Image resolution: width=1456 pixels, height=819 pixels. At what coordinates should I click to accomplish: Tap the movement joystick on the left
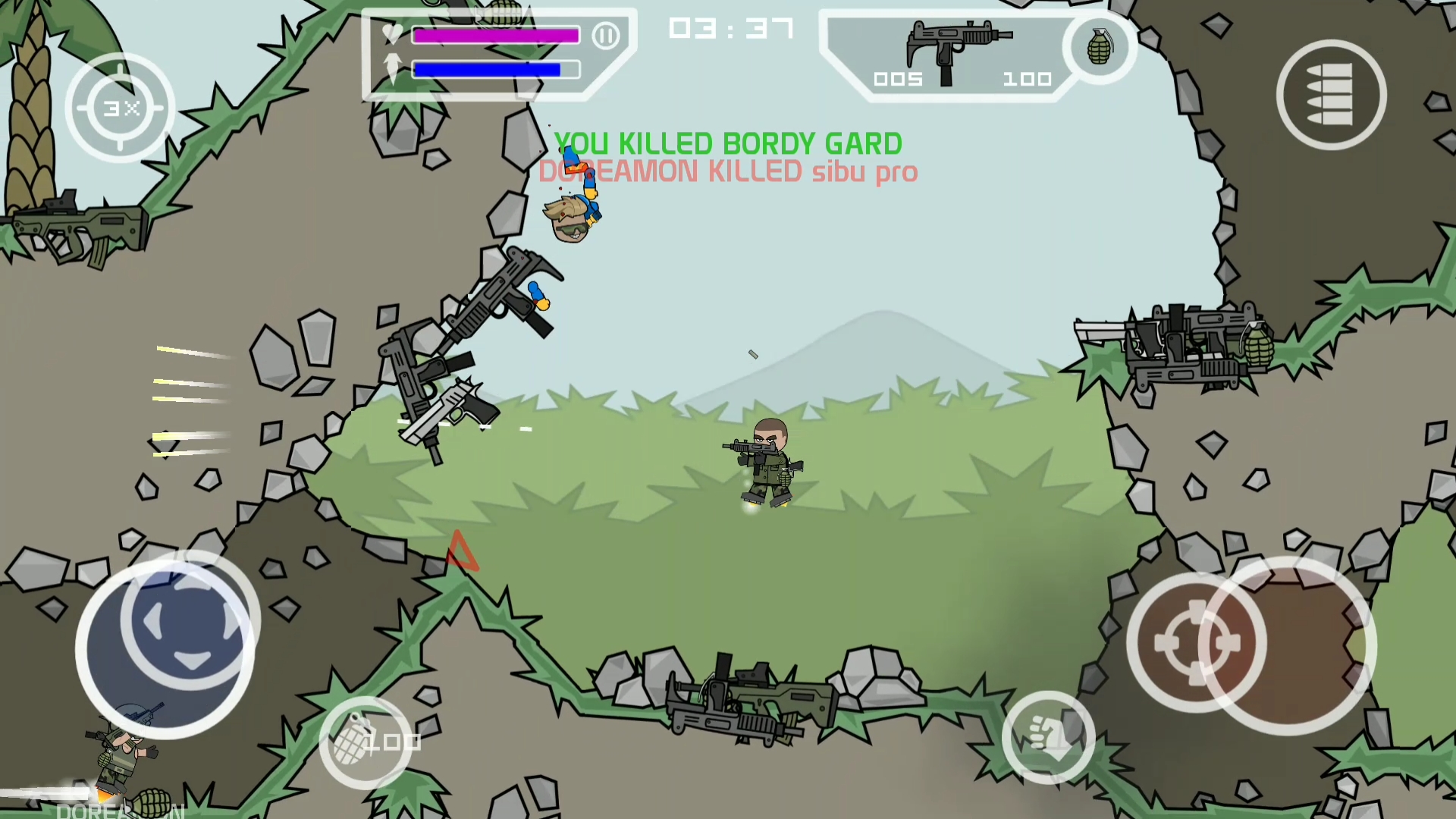(x=168, y=641)
